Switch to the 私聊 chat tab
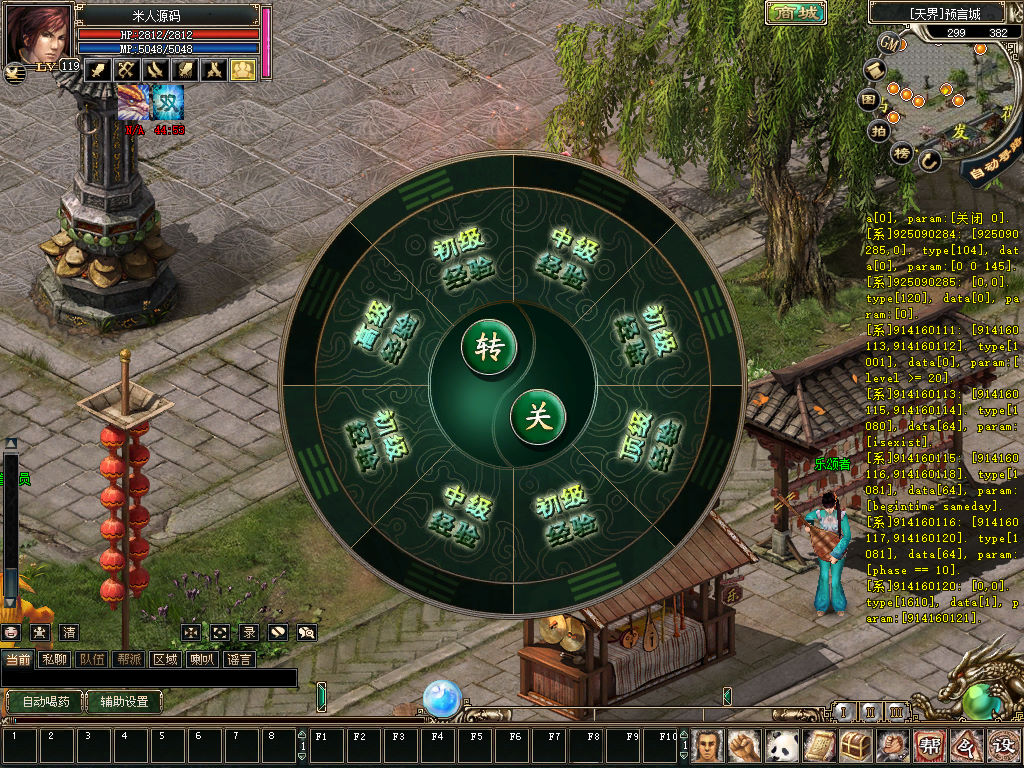This screenshot has height=768, width=1024. (54, 659)
